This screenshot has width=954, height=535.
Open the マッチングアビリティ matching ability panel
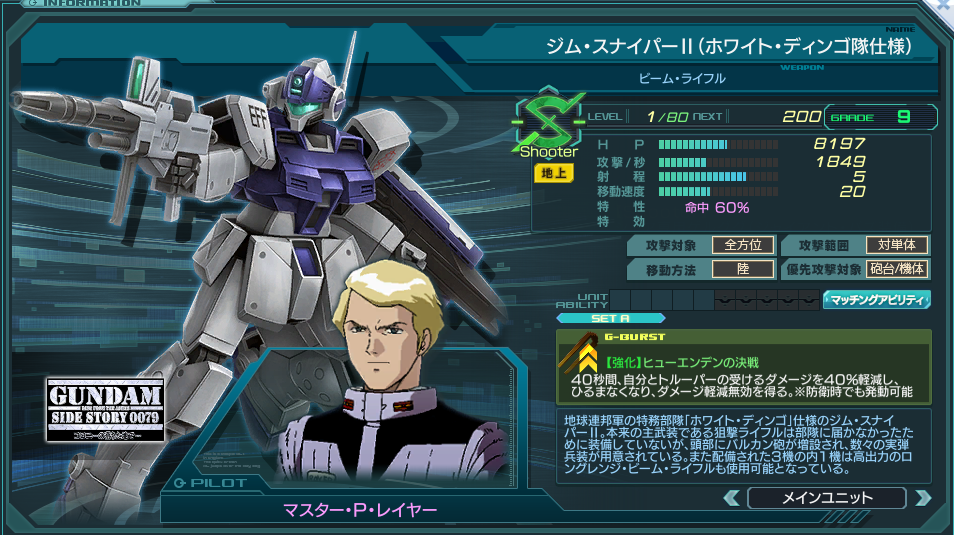[877, 299]
